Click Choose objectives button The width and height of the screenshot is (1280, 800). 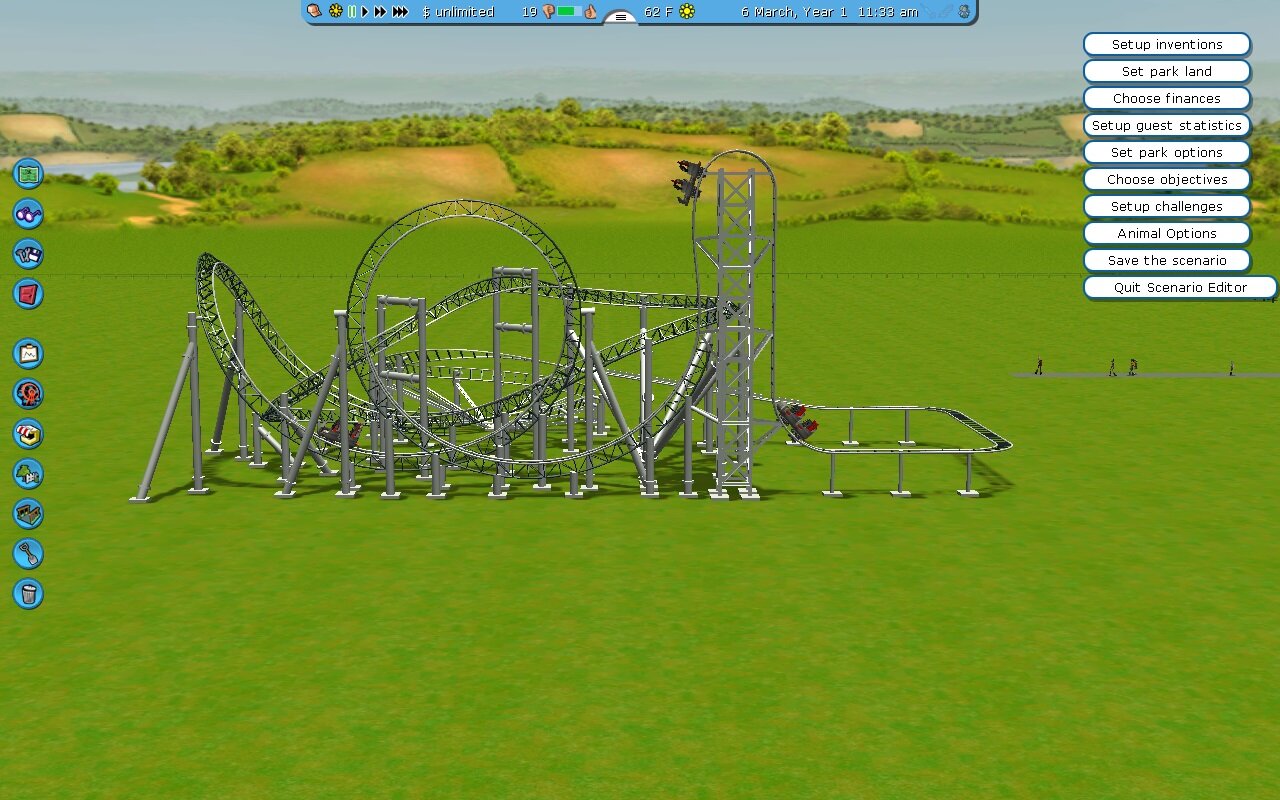pos(1167,180)
